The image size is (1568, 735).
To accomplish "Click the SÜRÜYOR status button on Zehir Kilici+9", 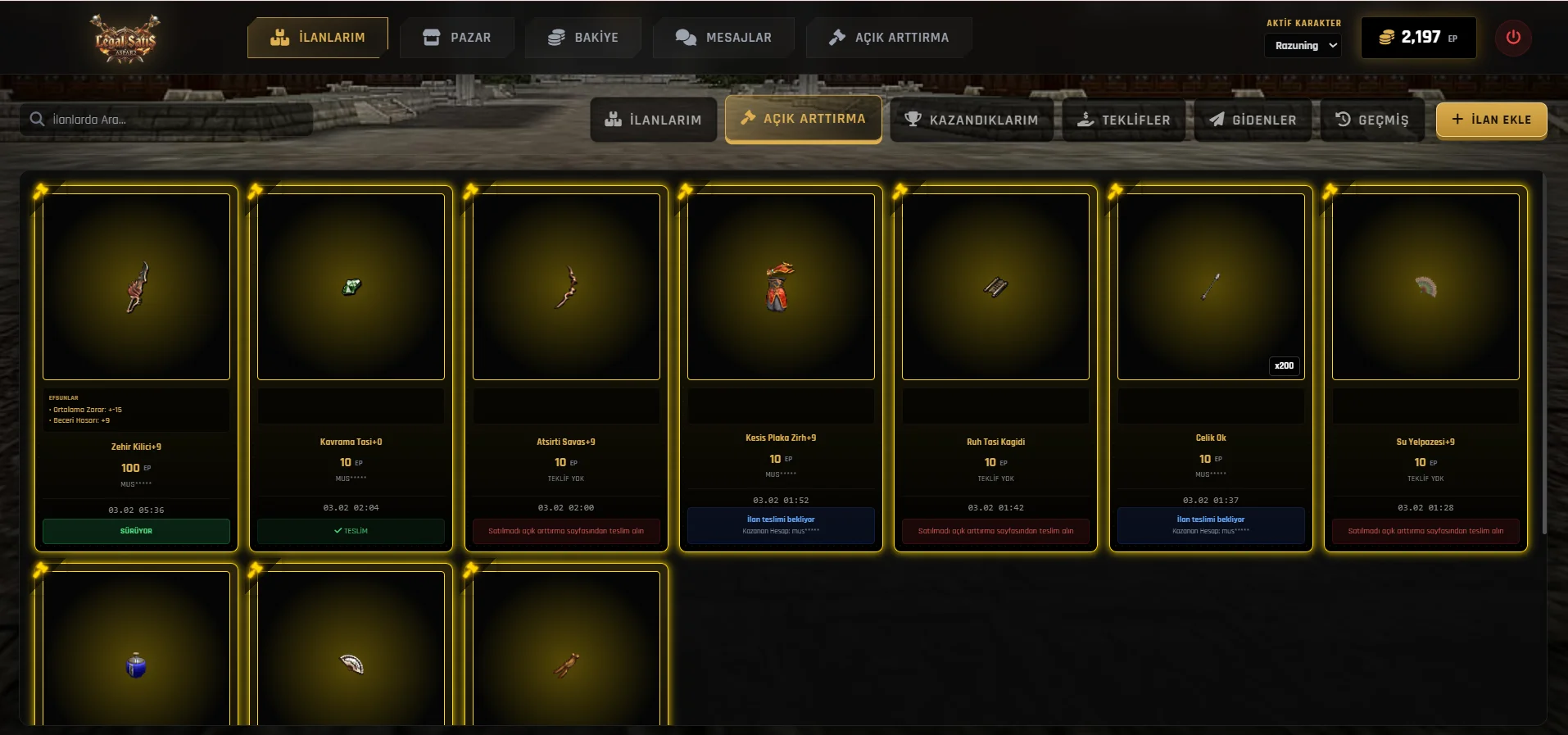I will pyautogui.click(x=136, y=531).
